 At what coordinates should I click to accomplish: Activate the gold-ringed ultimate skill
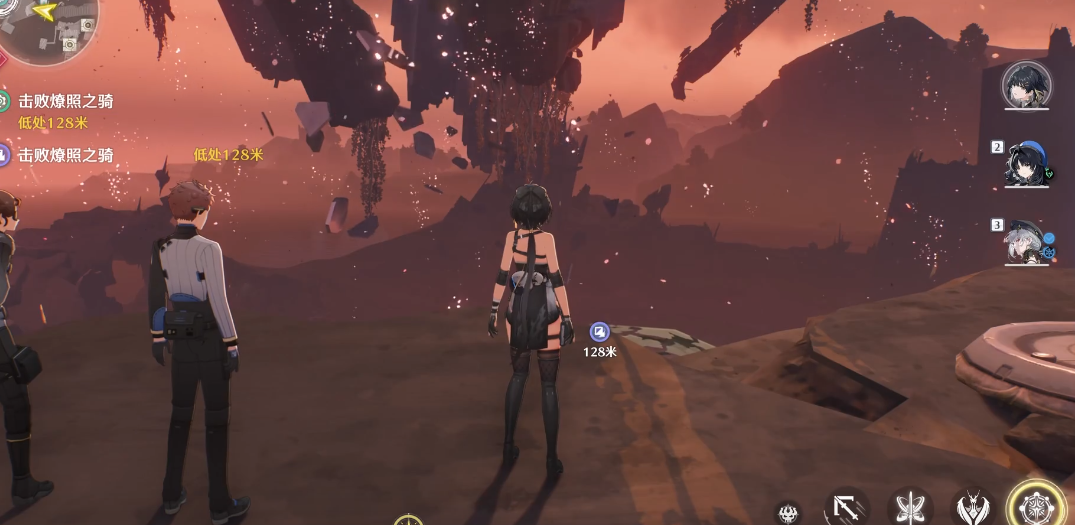[x=1037, y=505]
